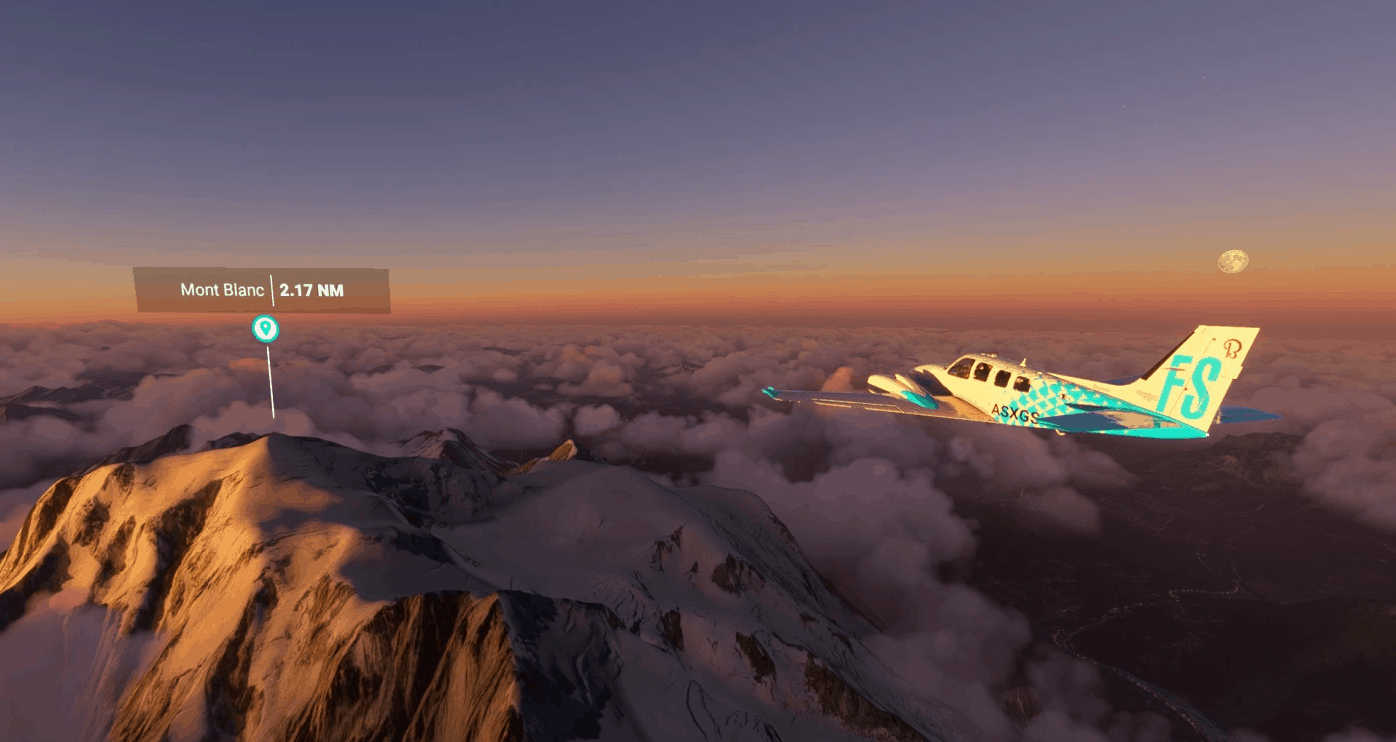The image size is (1396, 742).
Task: Select the Mont Blanc point-of-interest label
Action: click(x=262, y=290)
